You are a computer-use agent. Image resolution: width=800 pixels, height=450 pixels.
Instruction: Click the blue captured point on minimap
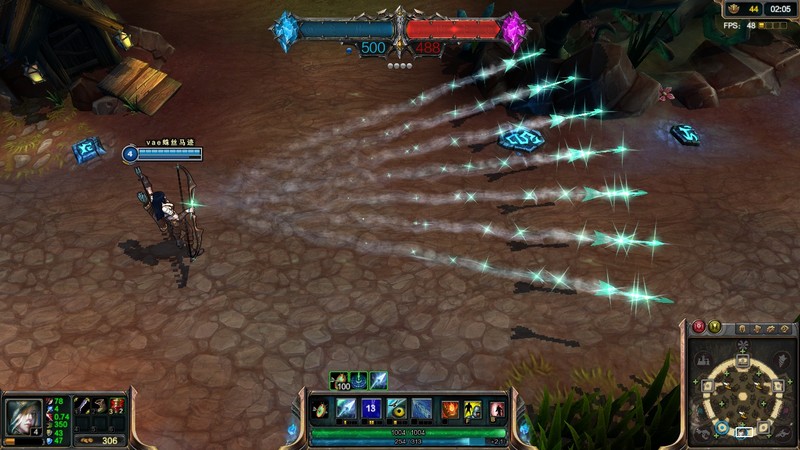click(722, 428)
